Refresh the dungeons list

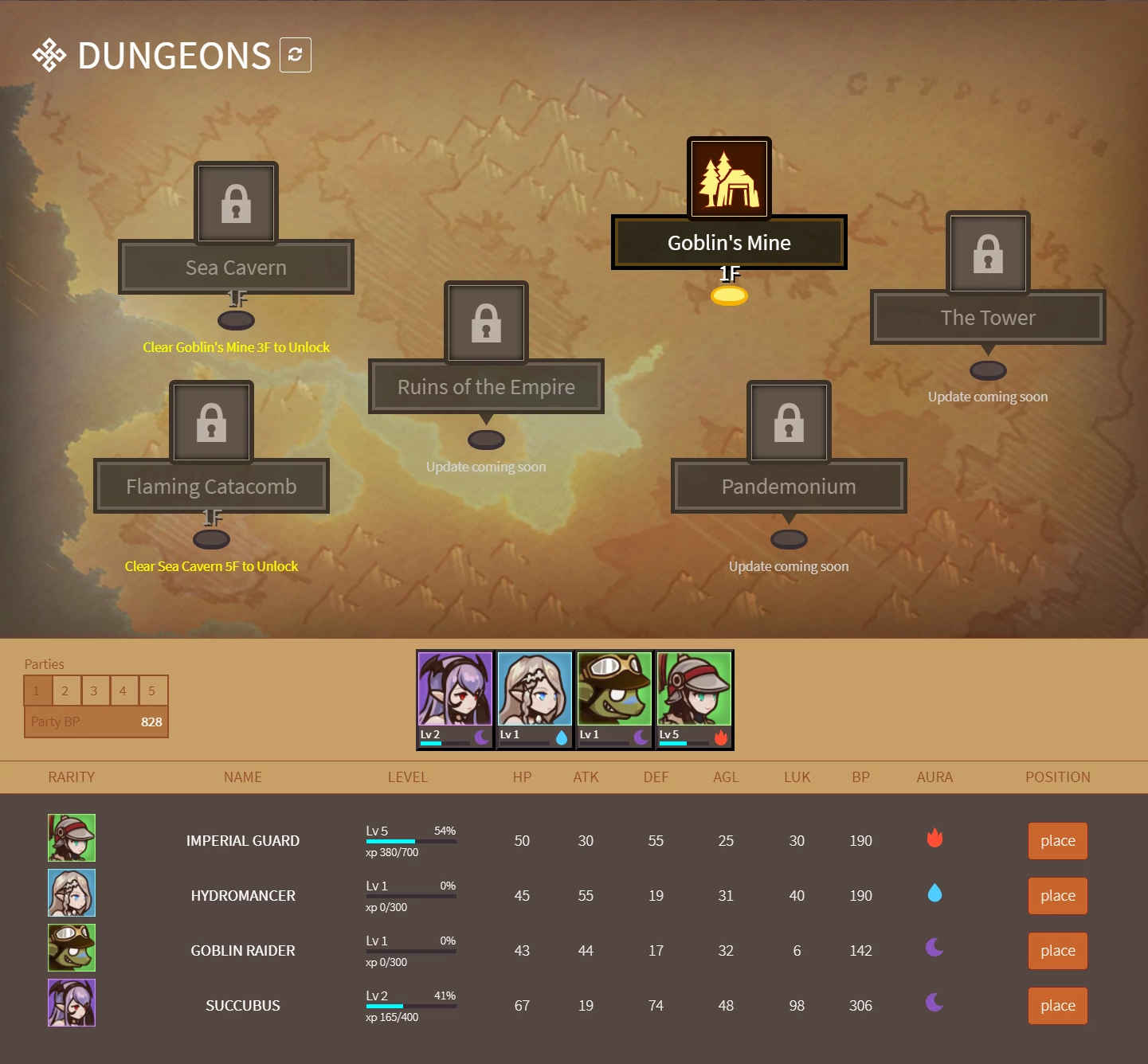[x=295, y=55]
